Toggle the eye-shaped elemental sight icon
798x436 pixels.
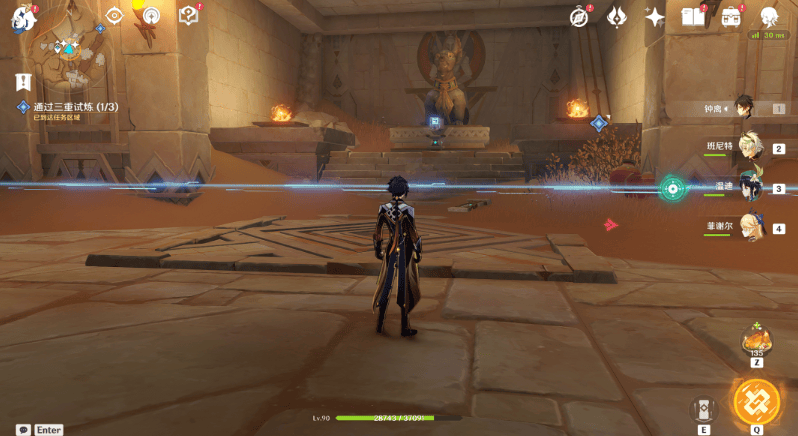coord(114,16)
